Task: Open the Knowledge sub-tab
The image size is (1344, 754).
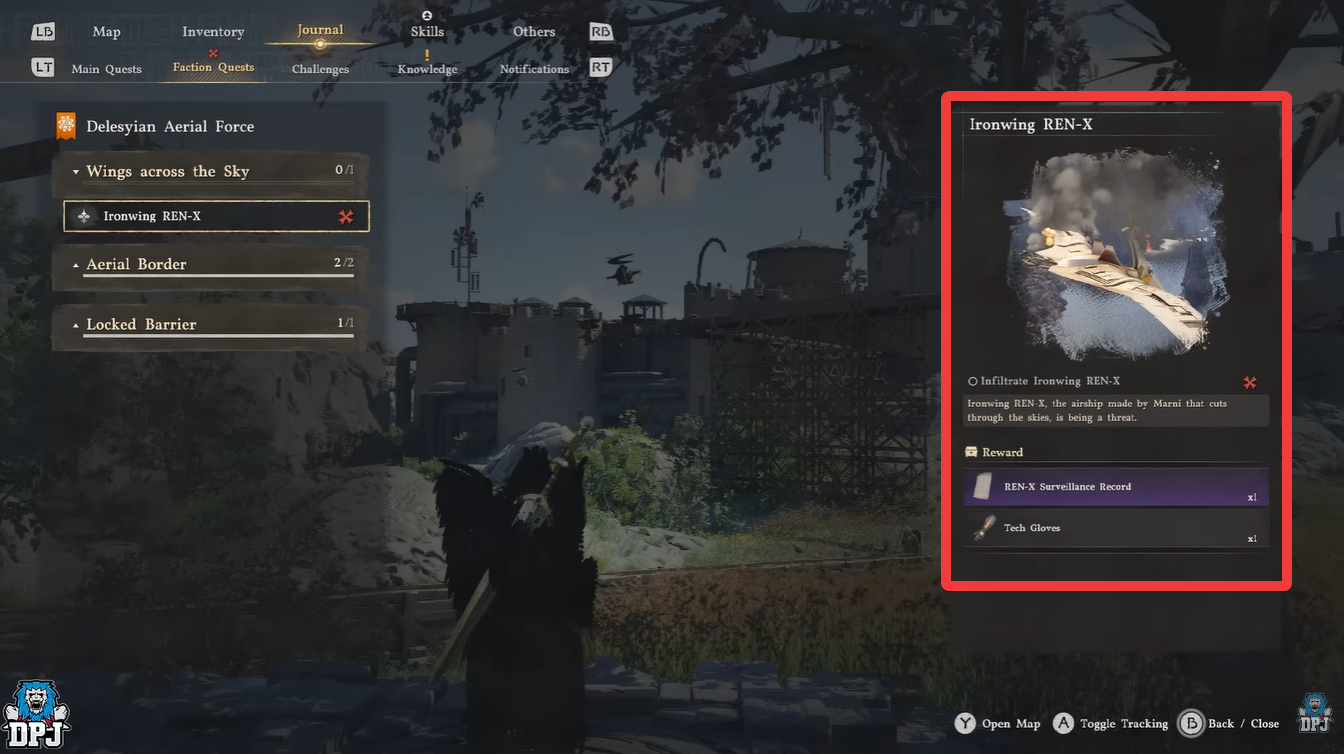Action: [427, 69]
